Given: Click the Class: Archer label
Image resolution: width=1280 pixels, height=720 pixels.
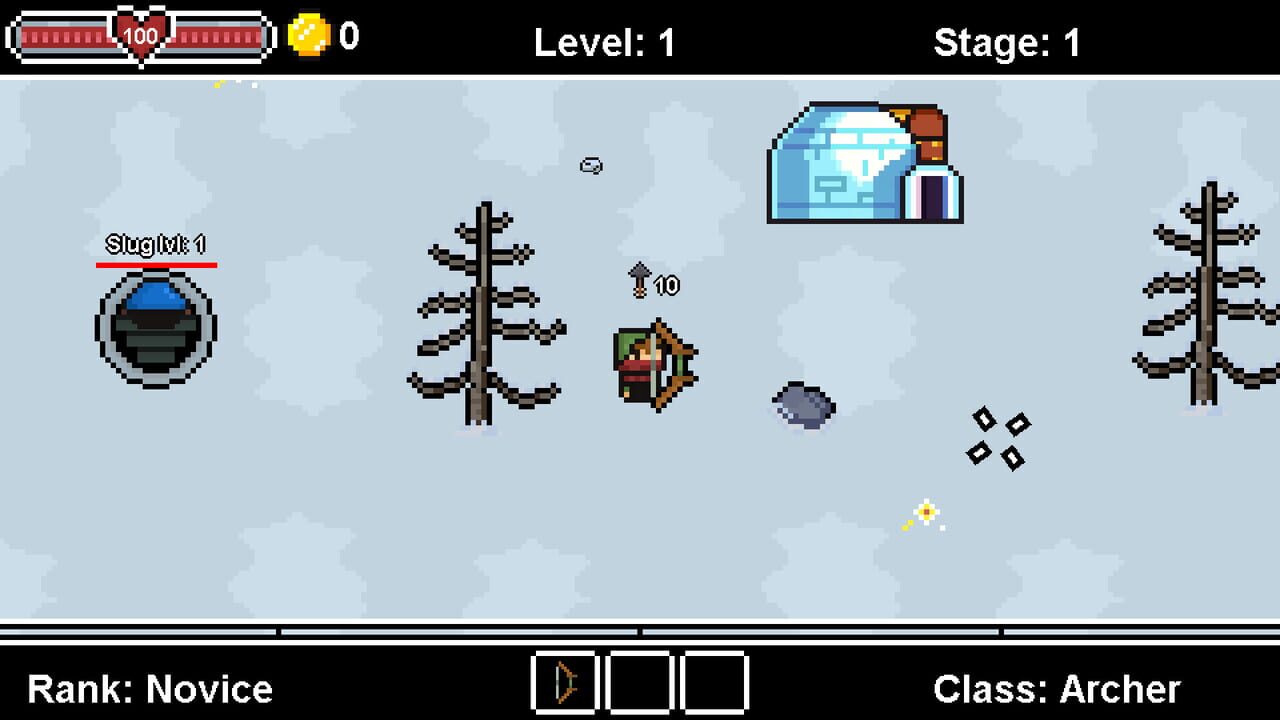Looking at the screenshot, I should [1055, 688].
